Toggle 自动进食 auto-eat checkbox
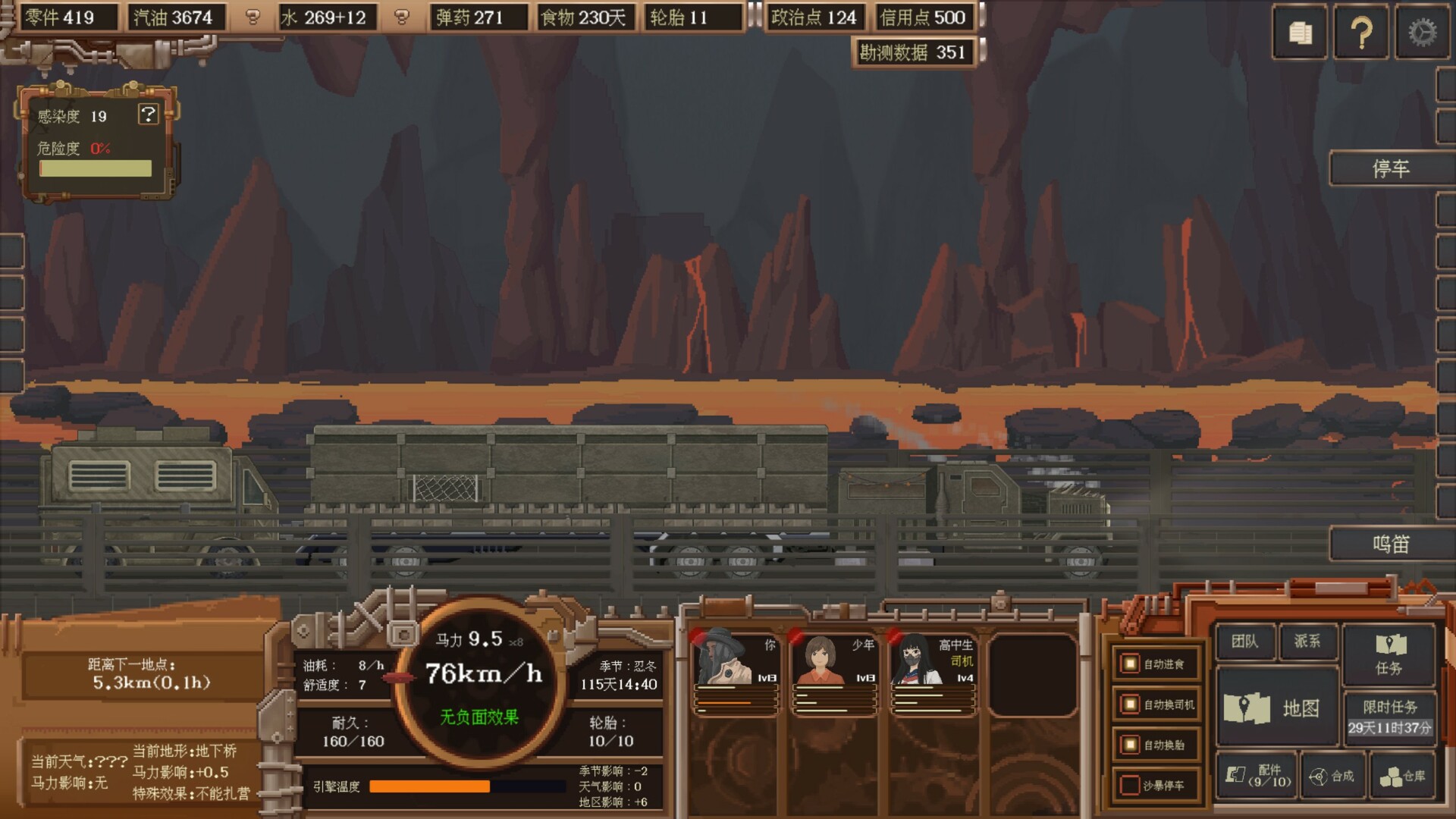1456x819 pixels. pos(1130,664)
